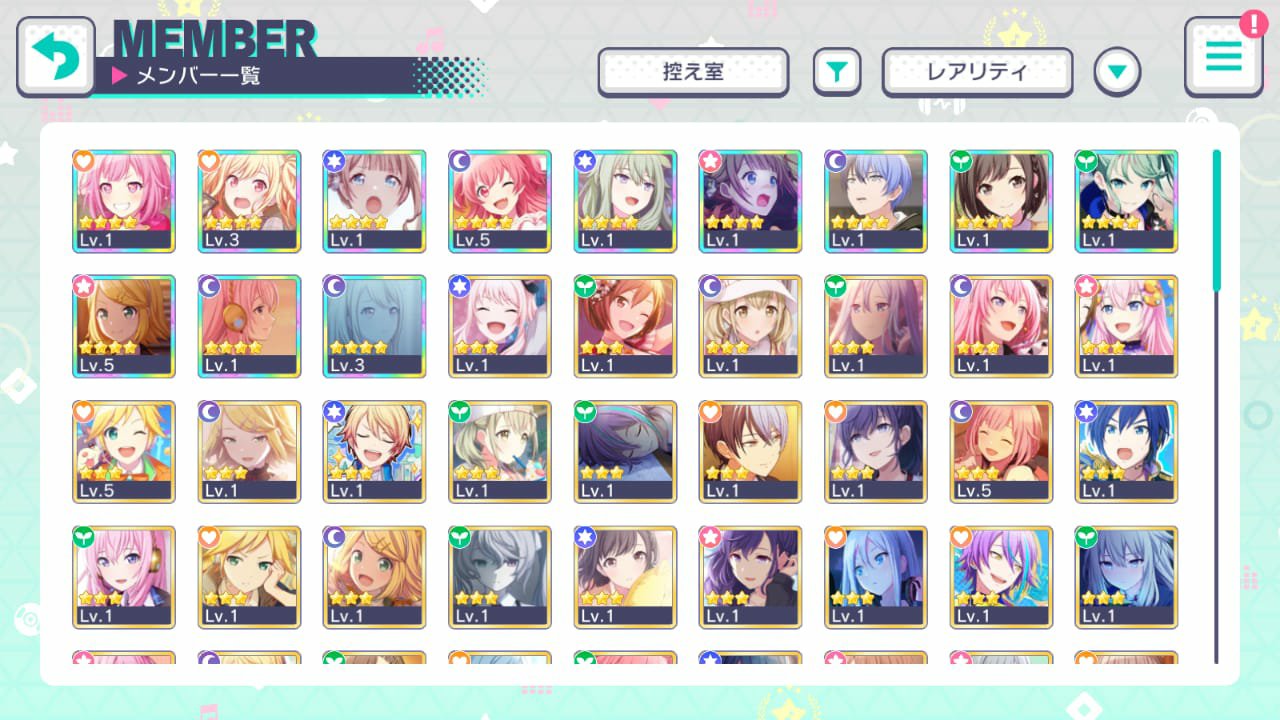Pick the blue-haired boy four-star card
This screenshot has width=1280, height=720.
pos(876,201)
